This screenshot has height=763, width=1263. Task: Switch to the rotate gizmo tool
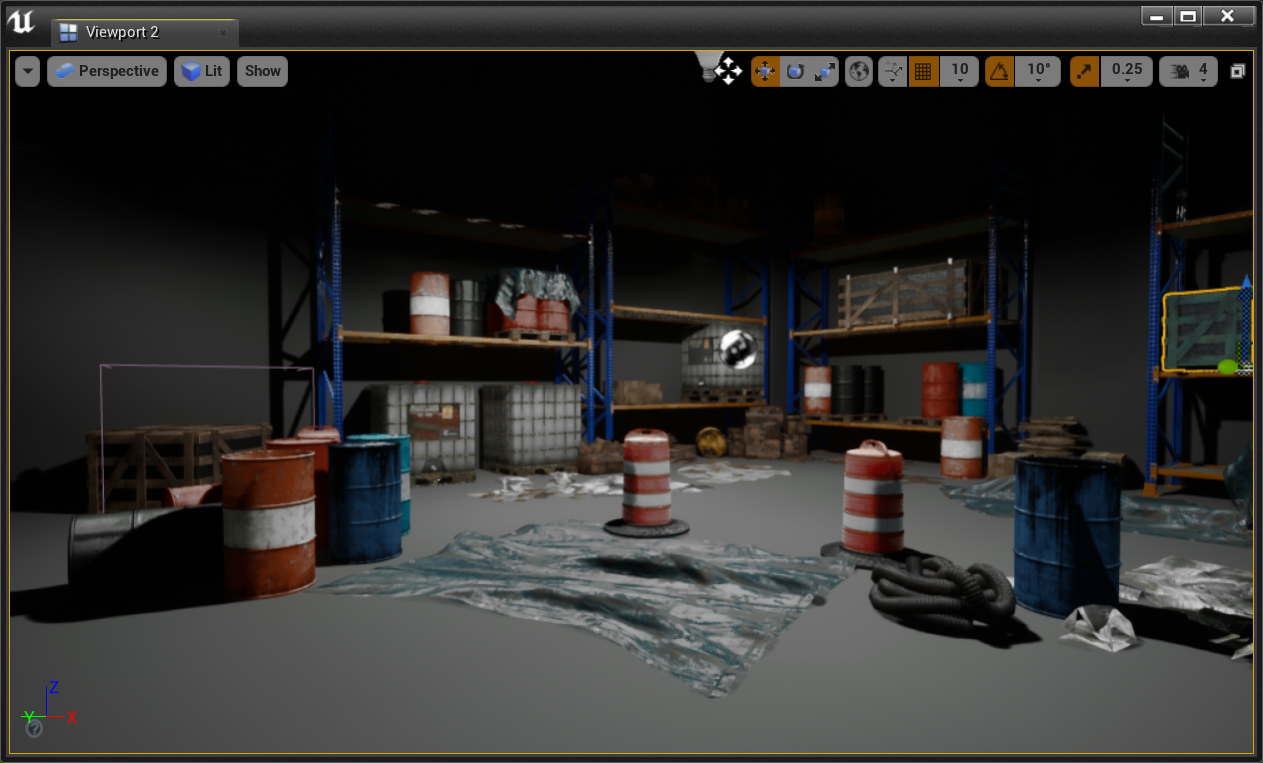[x=795, y=71]
